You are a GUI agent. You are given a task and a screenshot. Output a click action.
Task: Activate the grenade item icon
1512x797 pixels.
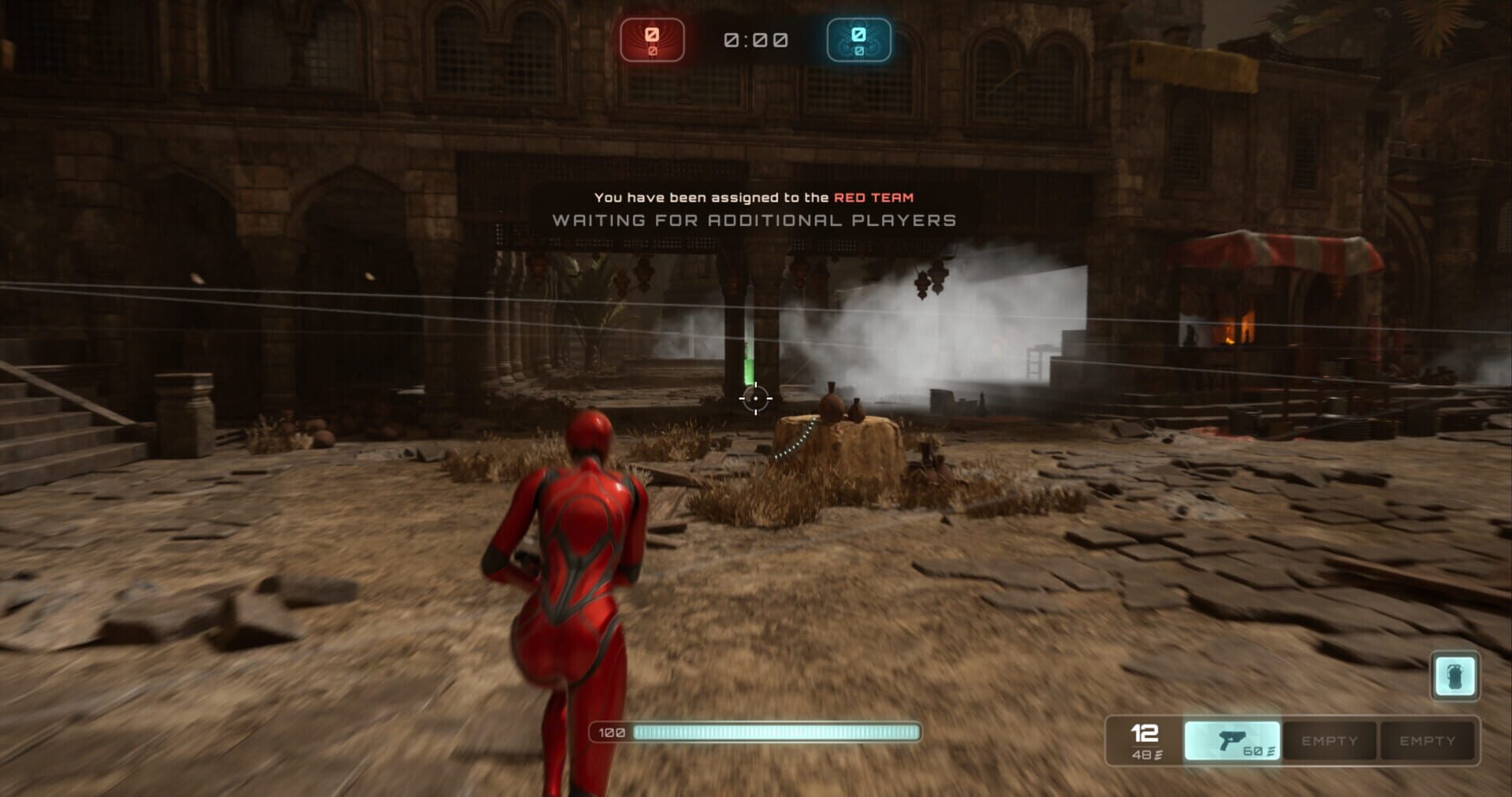[x=1455, y=676]
